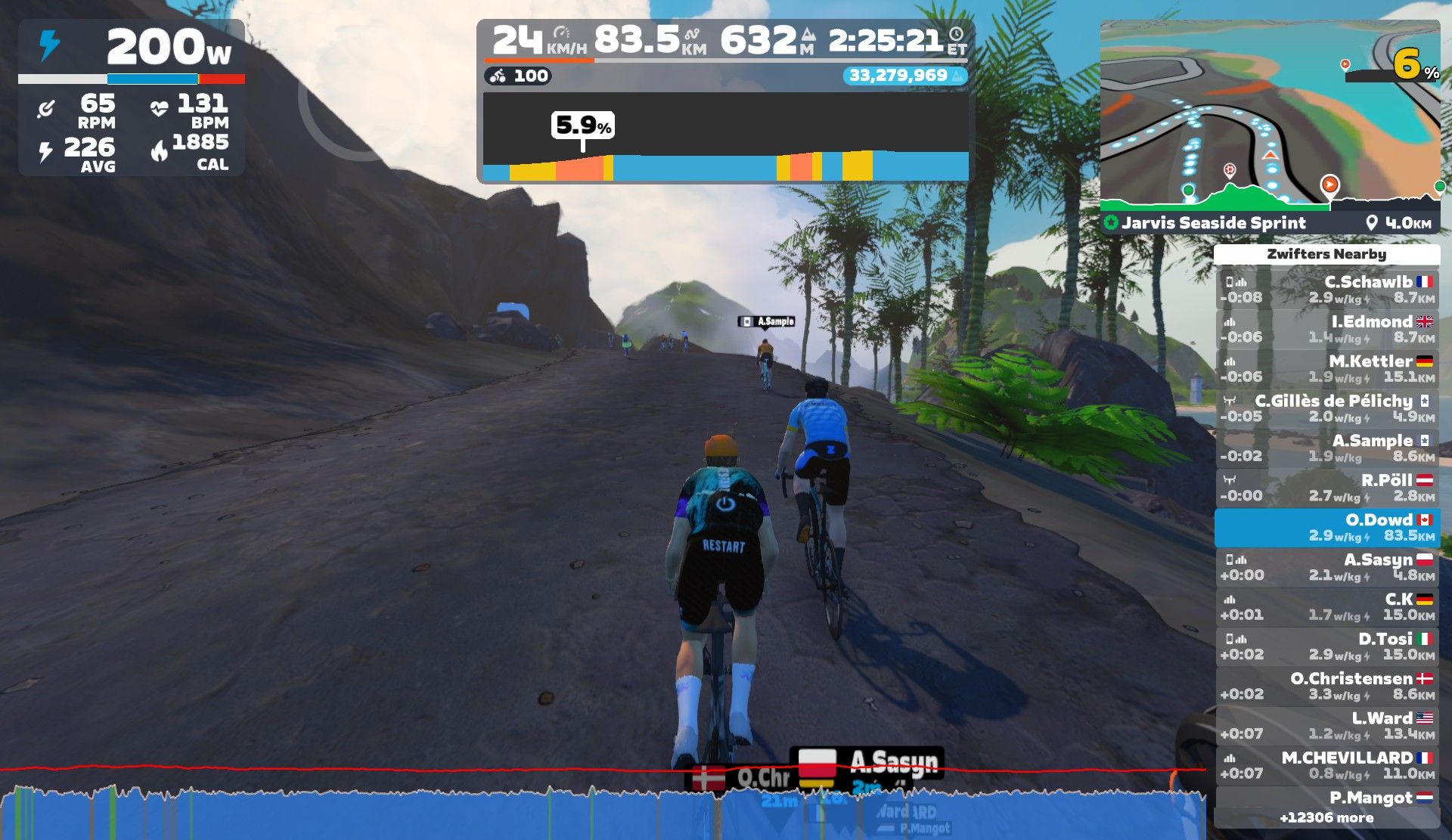The image size is (1452, 840).
Task: Click the P.Mangot rider row
Action: 1327,806
